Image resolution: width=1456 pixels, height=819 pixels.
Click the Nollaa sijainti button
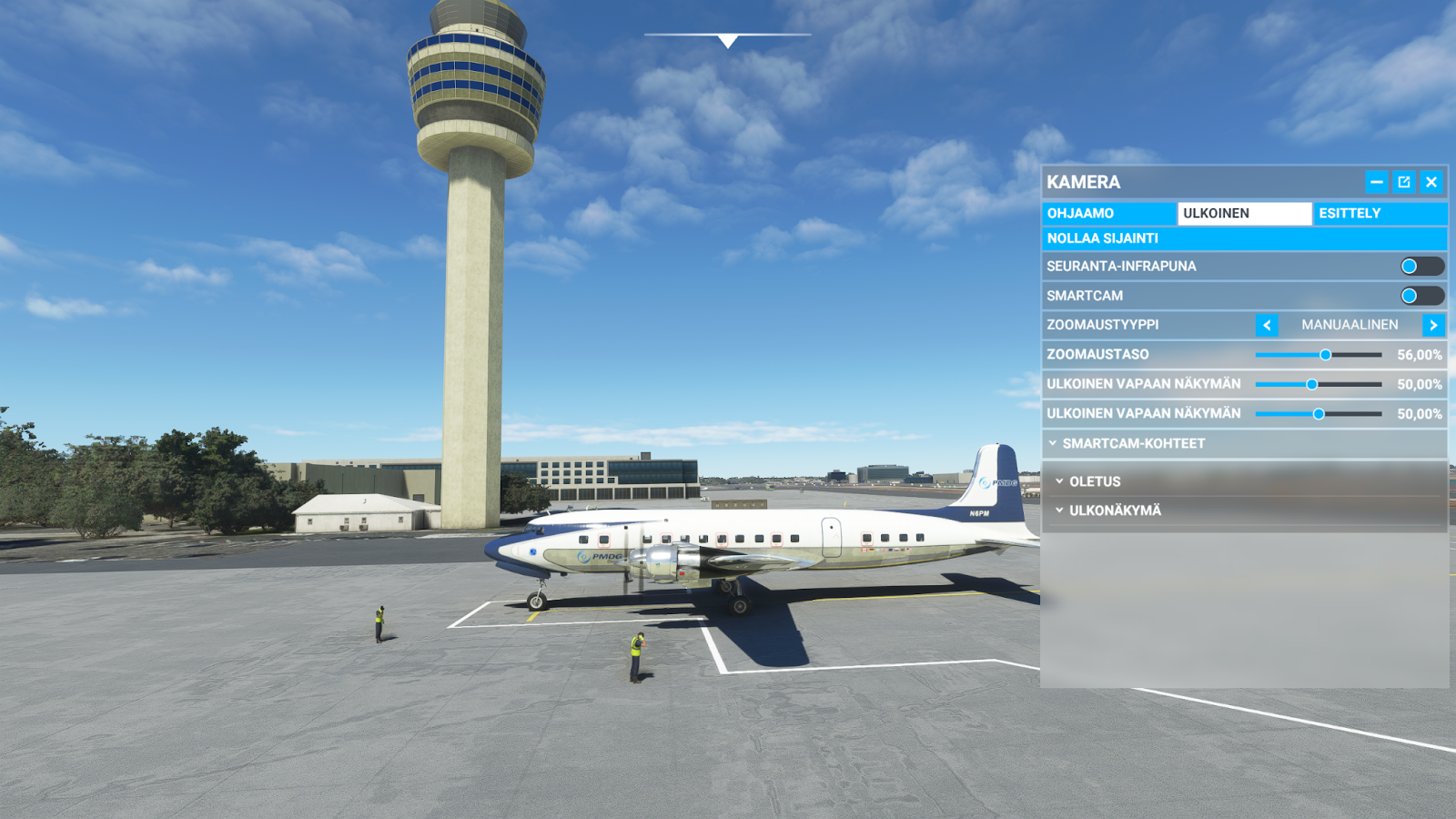[1244, 238]
